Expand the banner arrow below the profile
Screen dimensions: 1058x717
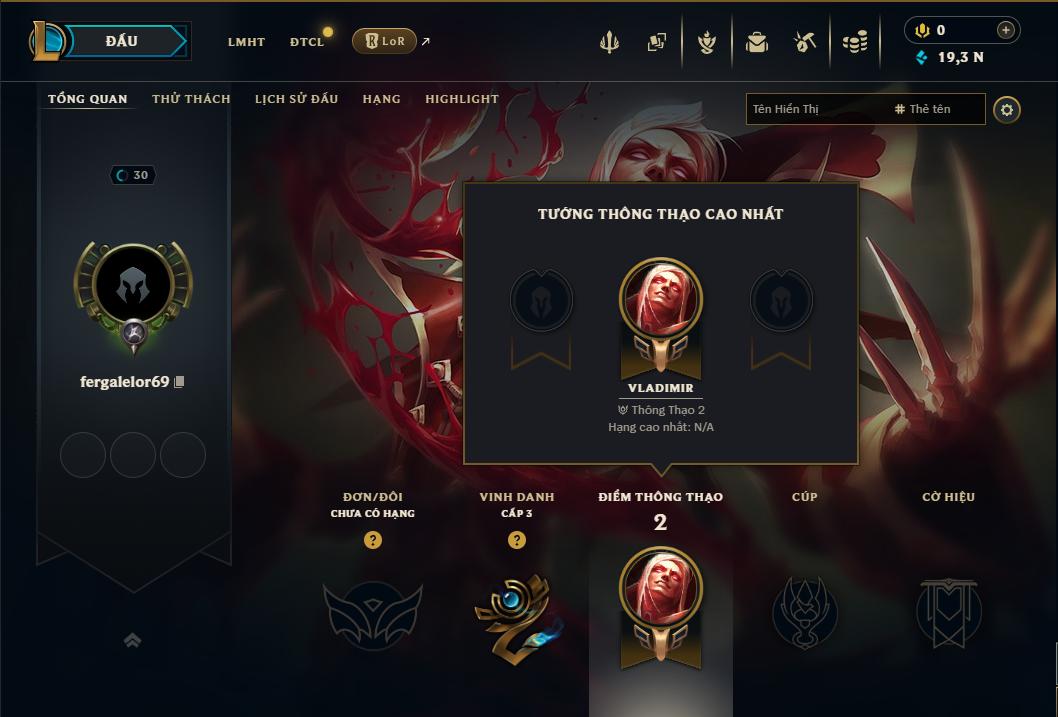coord(132,640)
